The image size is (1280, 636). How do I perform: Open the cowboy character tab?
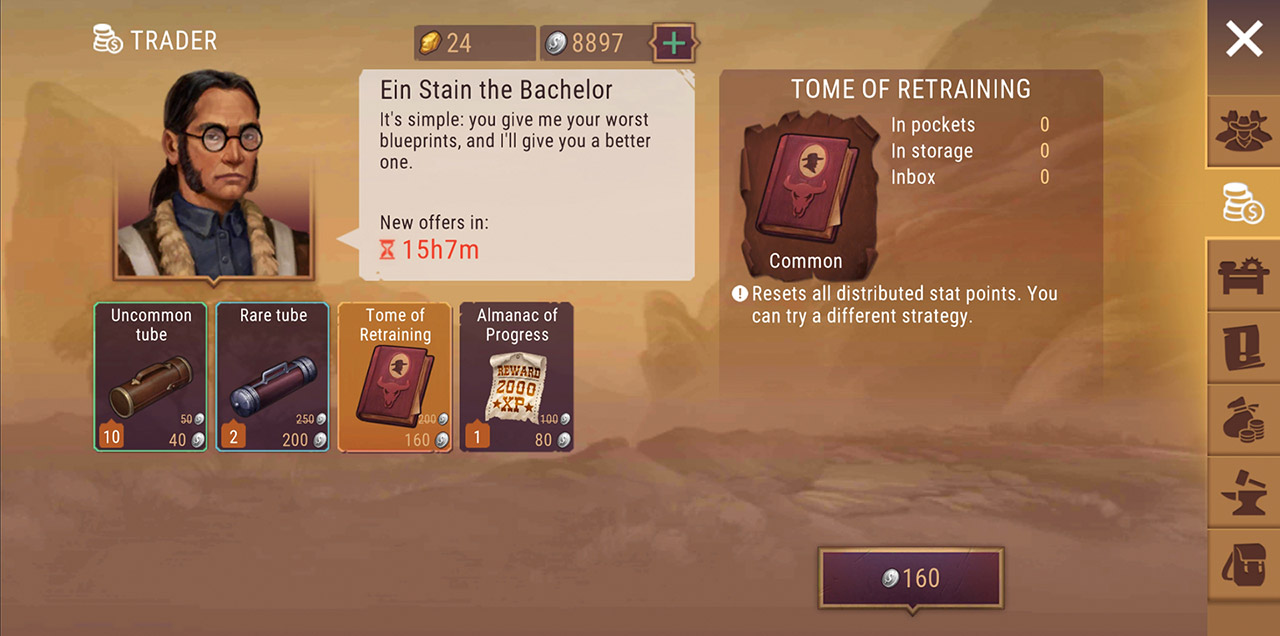(1244, 132)
